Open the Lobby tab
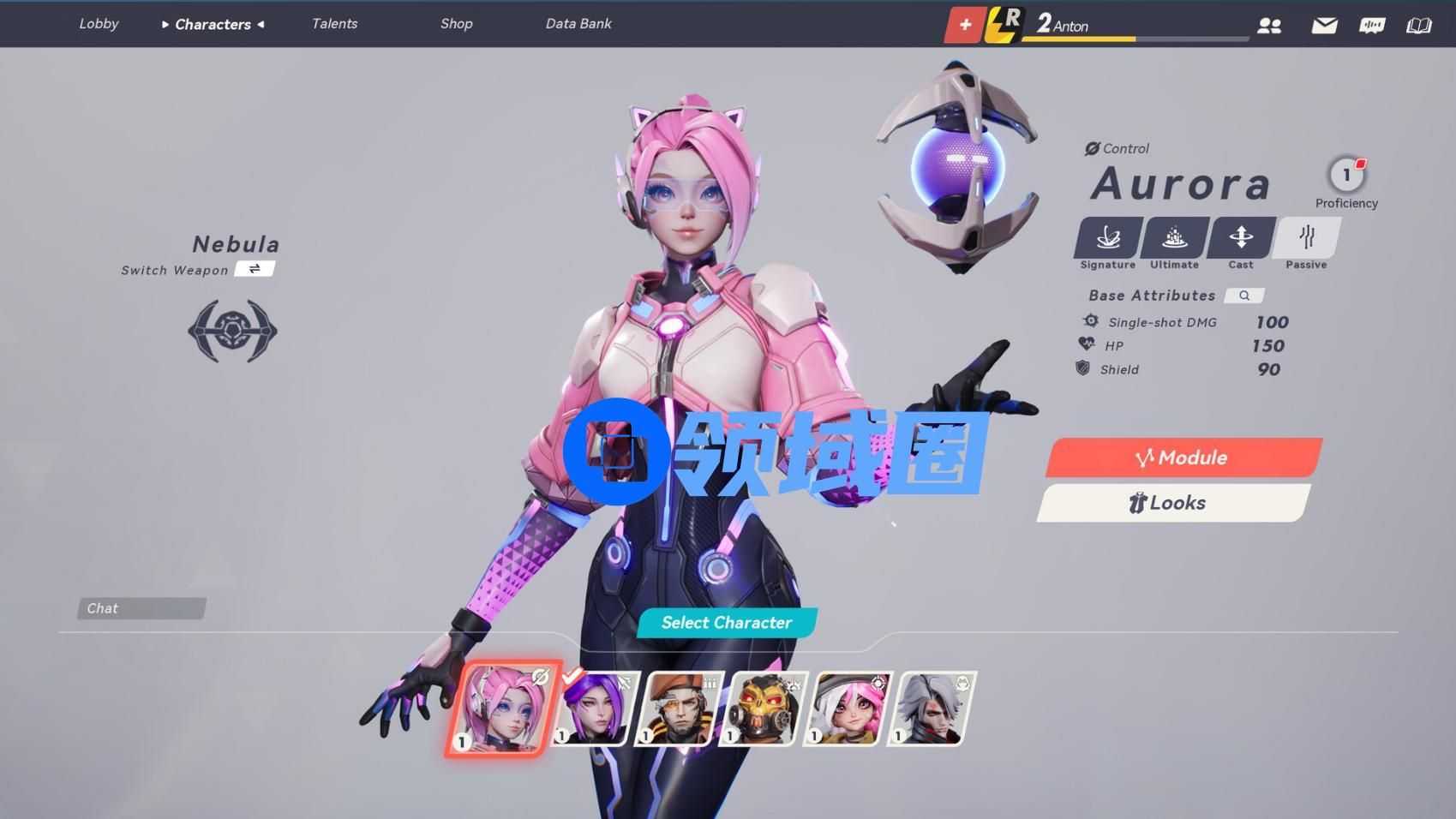Viewport: 1456px width, 819px height. [99, 24]
